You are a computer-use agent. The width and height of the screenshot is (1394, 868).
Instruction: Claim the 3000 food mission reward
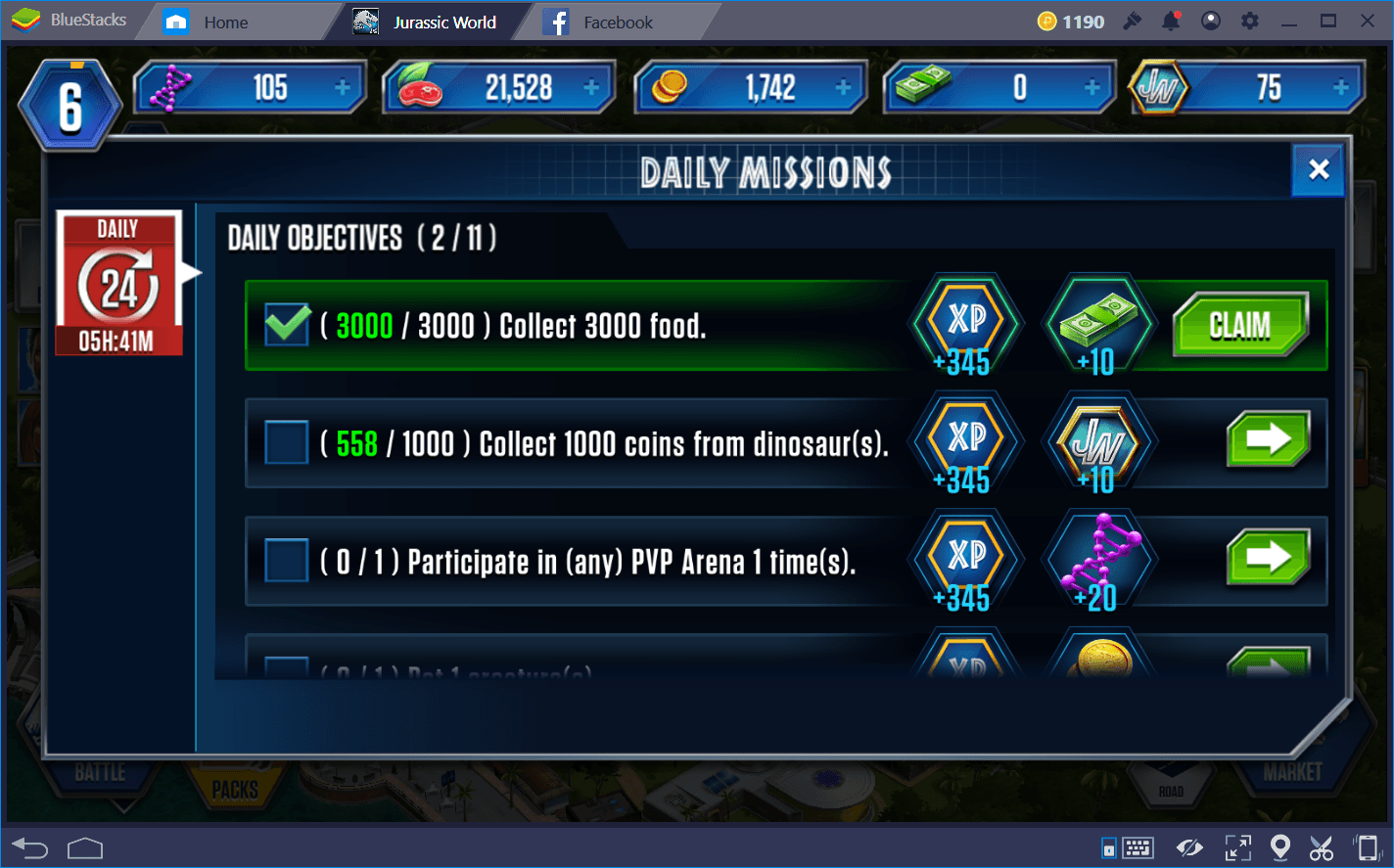coord(1241,324)
